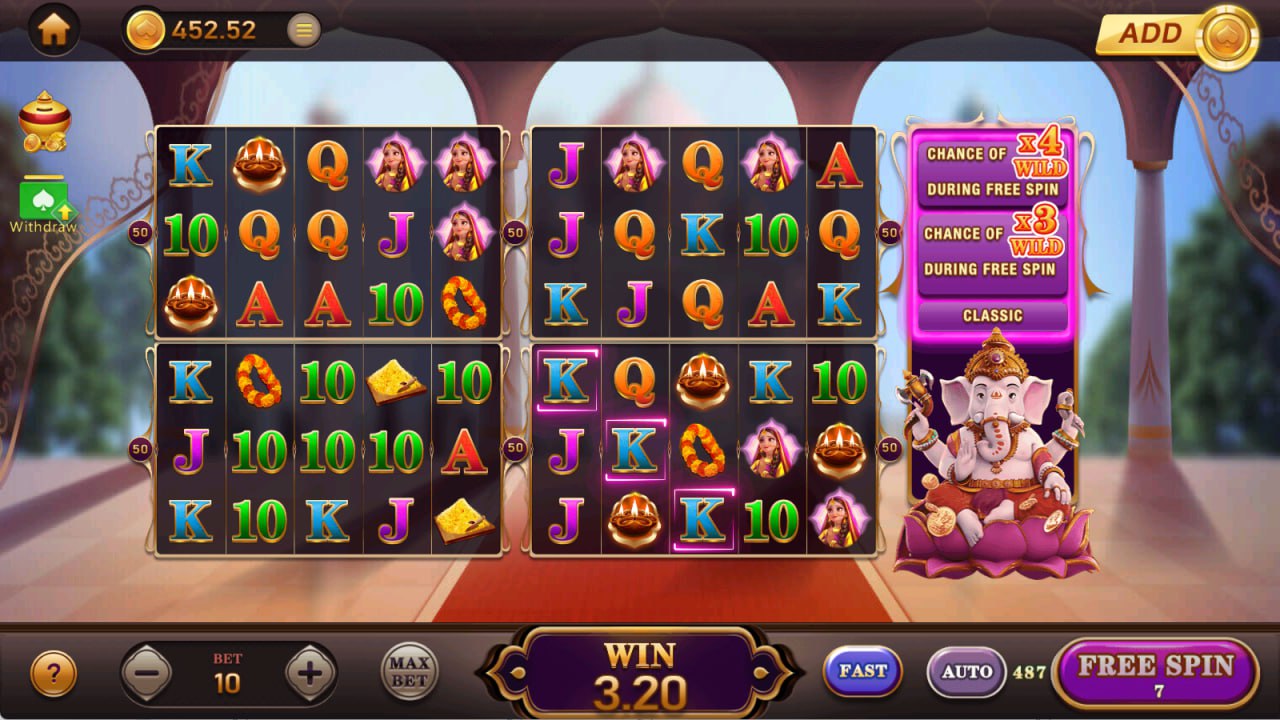Increase the bet amount
Screen dimensions: 1280x720
[310, 674]
